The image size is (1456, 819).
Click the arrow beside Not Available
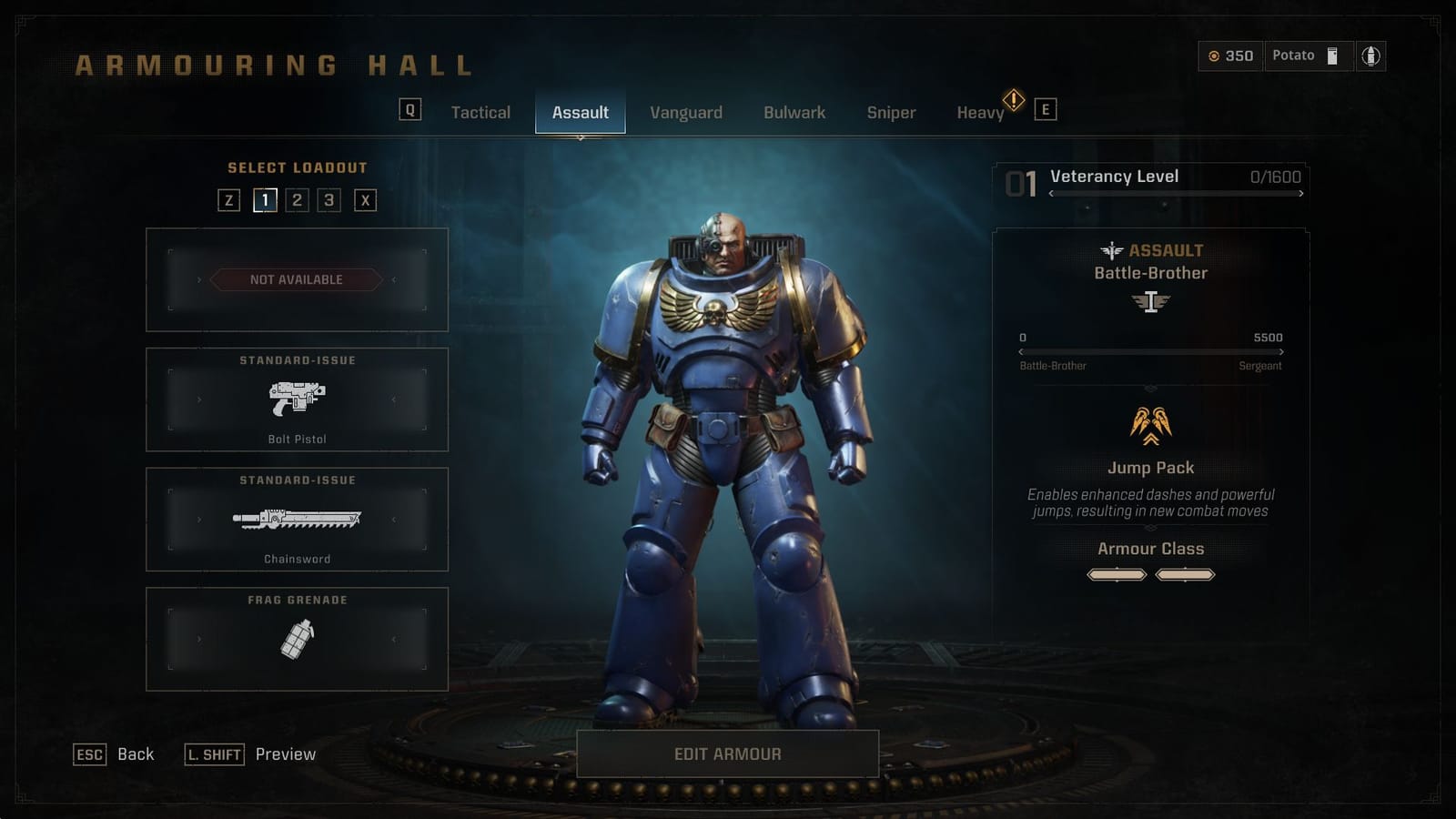(x=201, y=279)
